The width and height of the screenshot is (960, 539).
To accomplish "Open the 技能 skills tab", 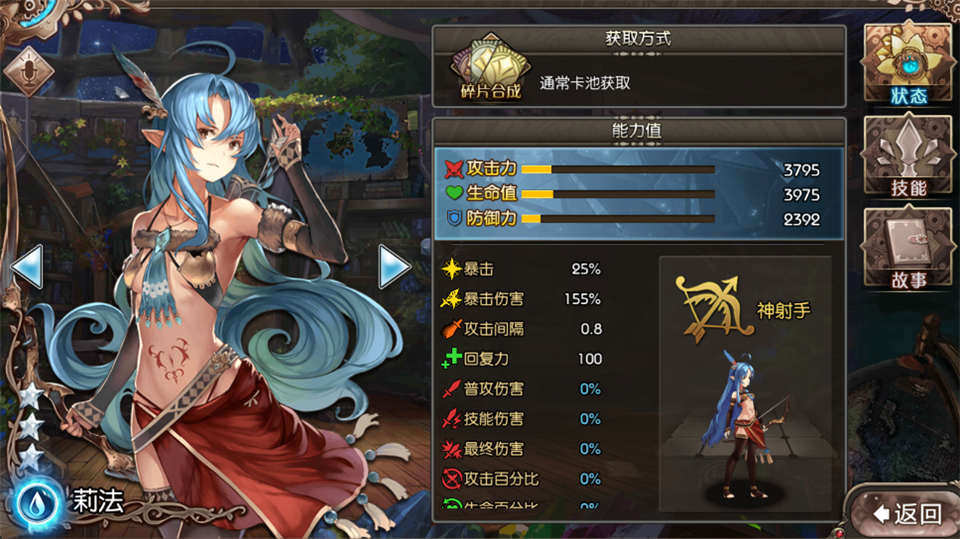I will tap(908, 157).
